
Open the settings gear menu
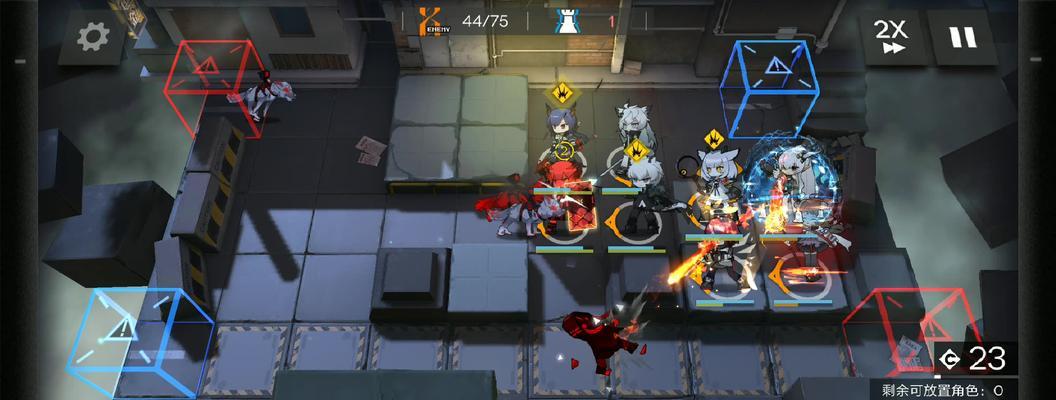(93, 38)
